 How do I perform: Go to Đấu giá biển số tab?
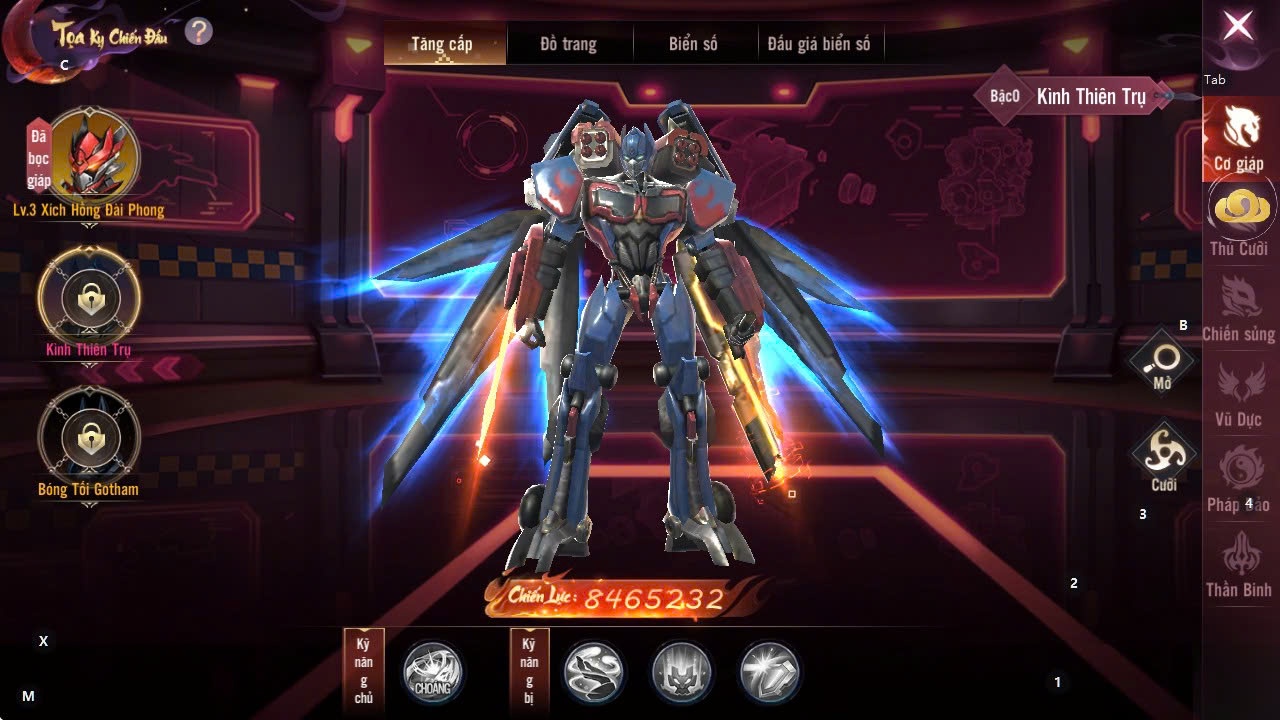coord(819,44)
